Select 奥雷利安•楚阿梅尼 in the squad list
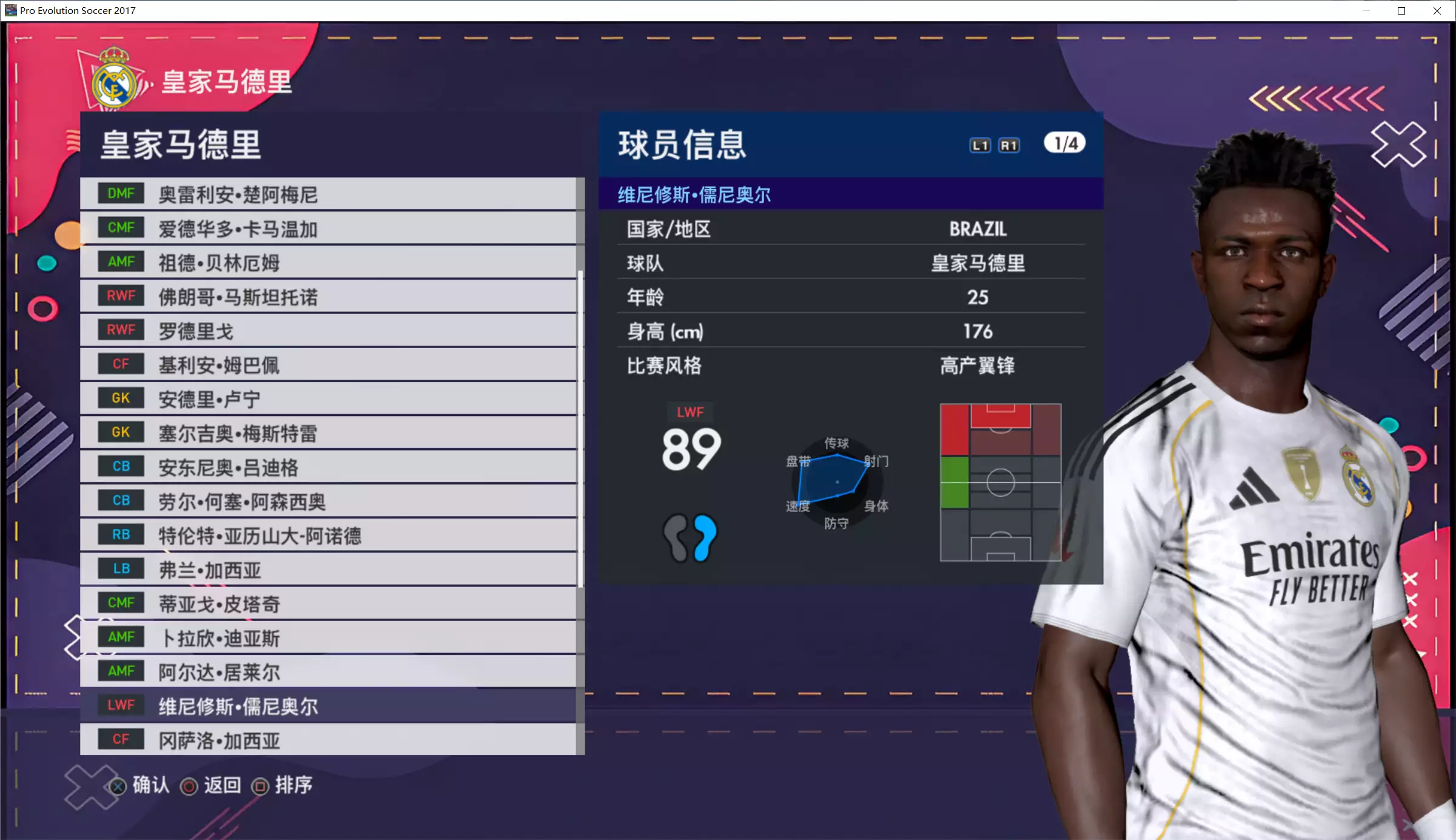This screenshot has width=1456, height=840. [327, 194]
